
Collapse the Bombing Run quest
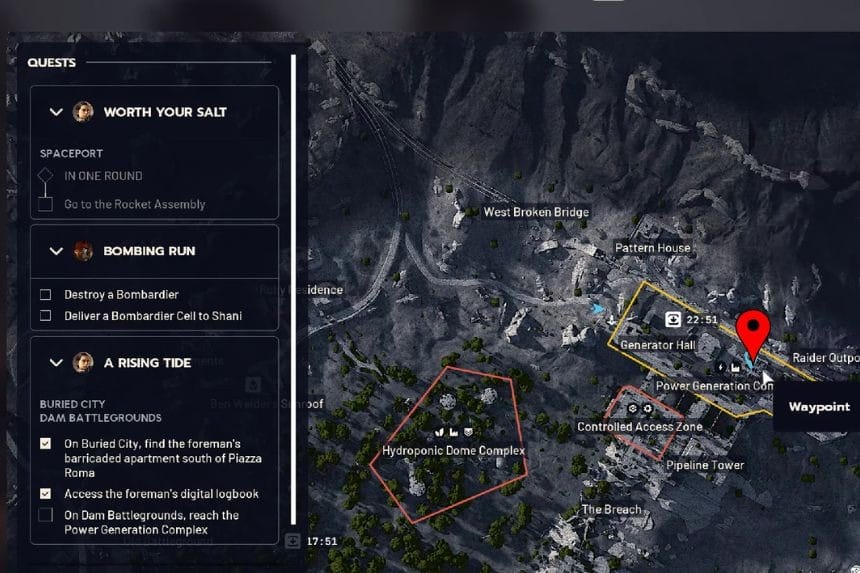[56, 251]
